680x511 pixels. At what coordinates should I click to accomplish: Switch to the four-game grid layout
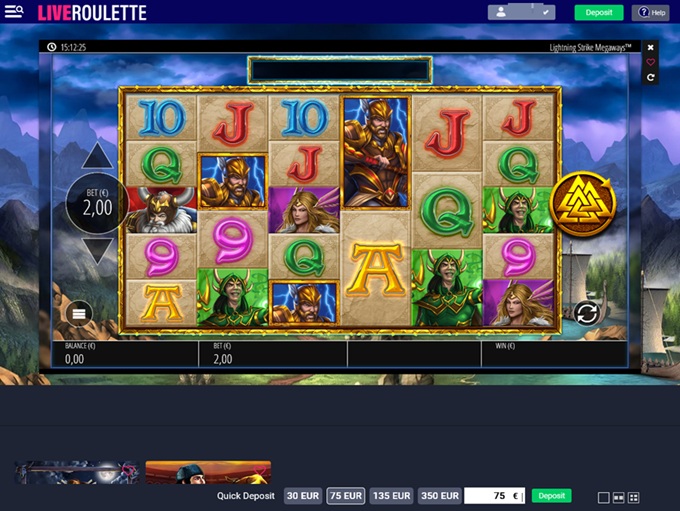click(633, 497)
